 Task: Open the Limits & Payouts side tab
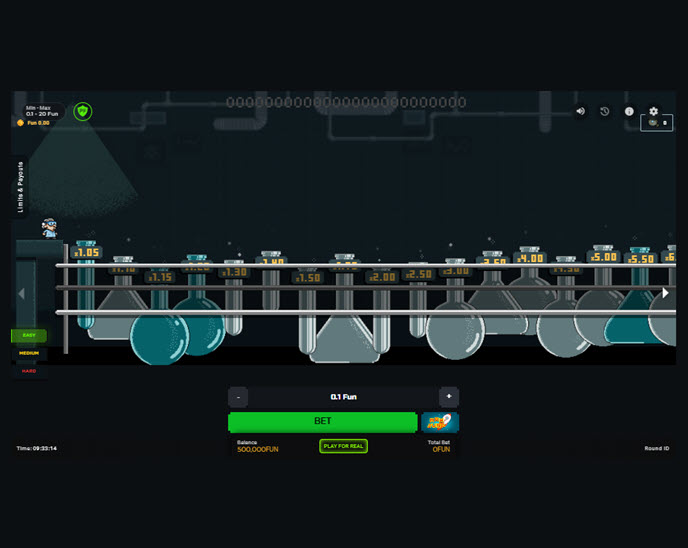21,186
